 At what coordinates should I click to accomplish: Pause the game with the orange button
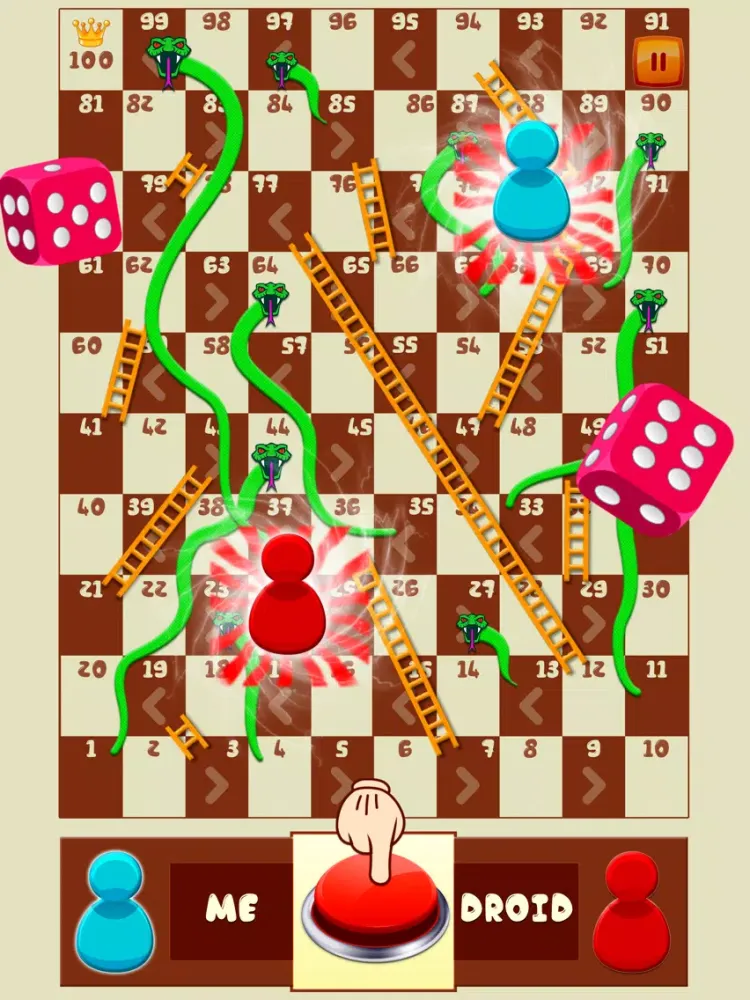pos(658,62)
